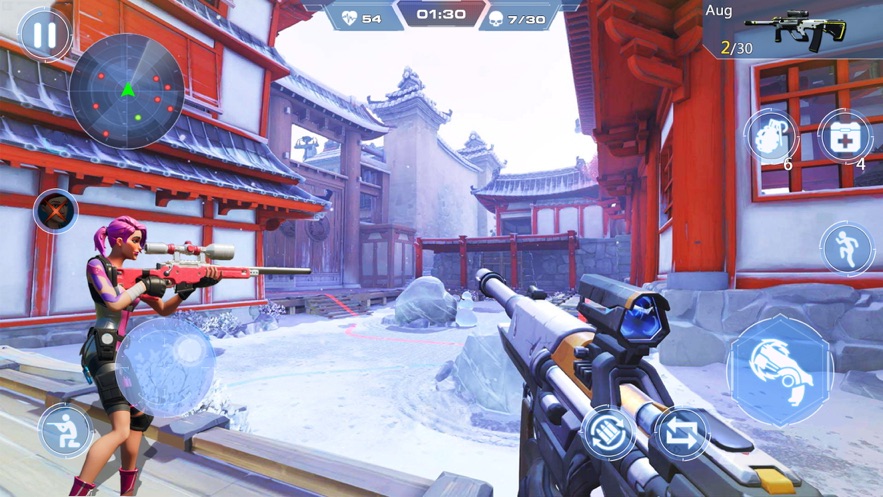Toggle crouch stance
Image resolution: width=883 pixels, height=497 pixels.
65,430
